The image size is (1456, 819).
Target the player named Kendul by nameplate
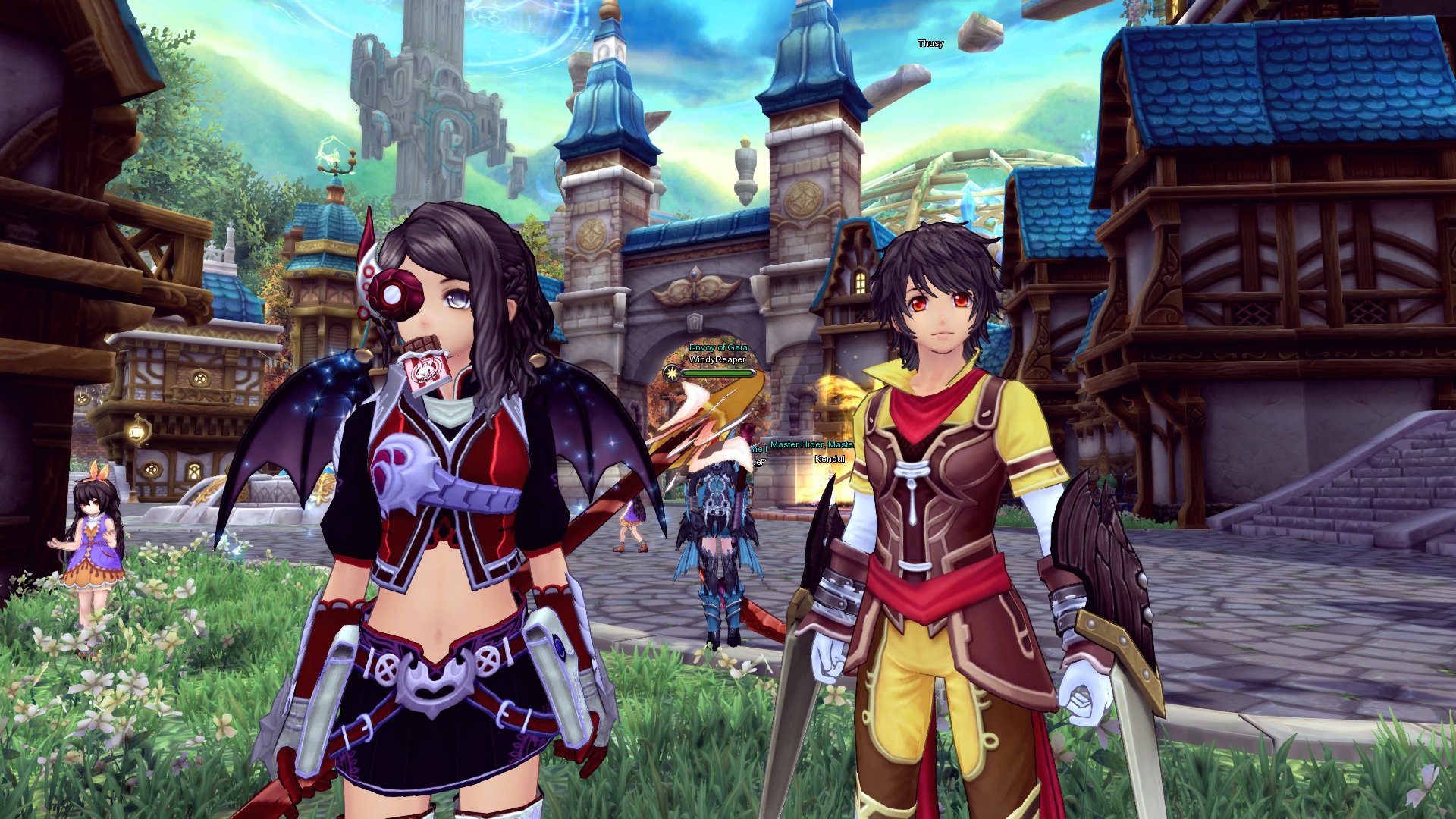pyautogui.click(x=830, y=459)
